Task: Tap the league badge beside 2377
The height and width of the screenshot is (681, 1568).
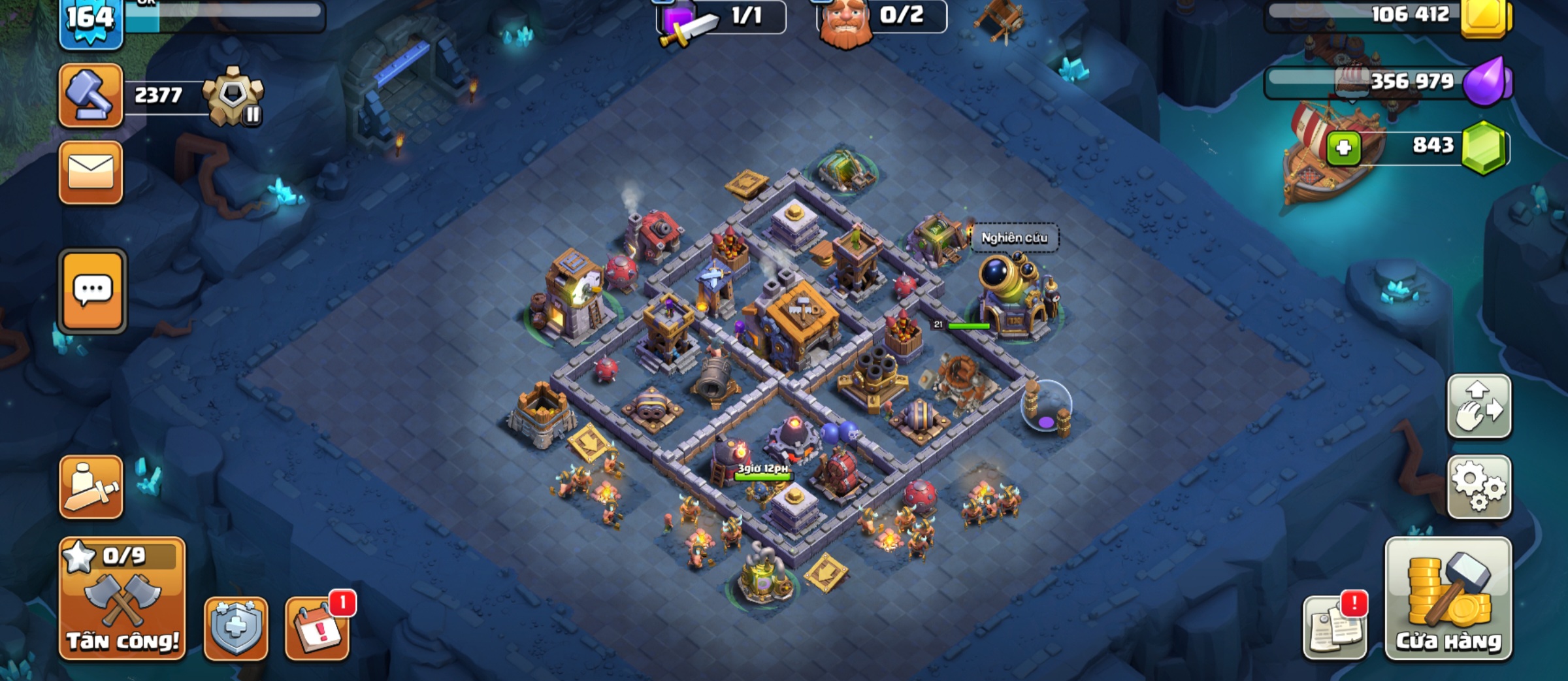Action: pyautogui.click(x=233, y=96)
